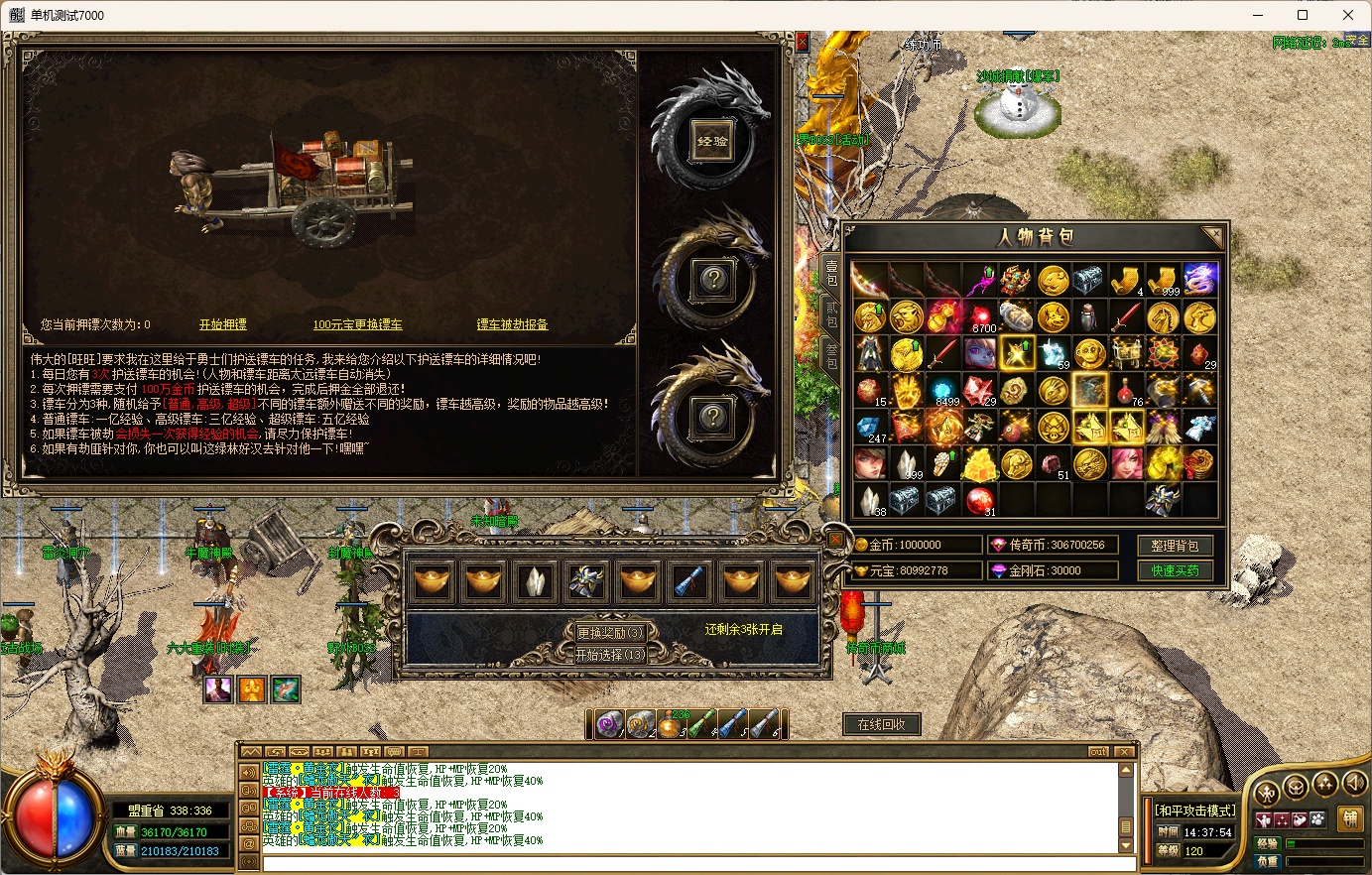Click the green 快速买药 button

[x=1175, y=570]
